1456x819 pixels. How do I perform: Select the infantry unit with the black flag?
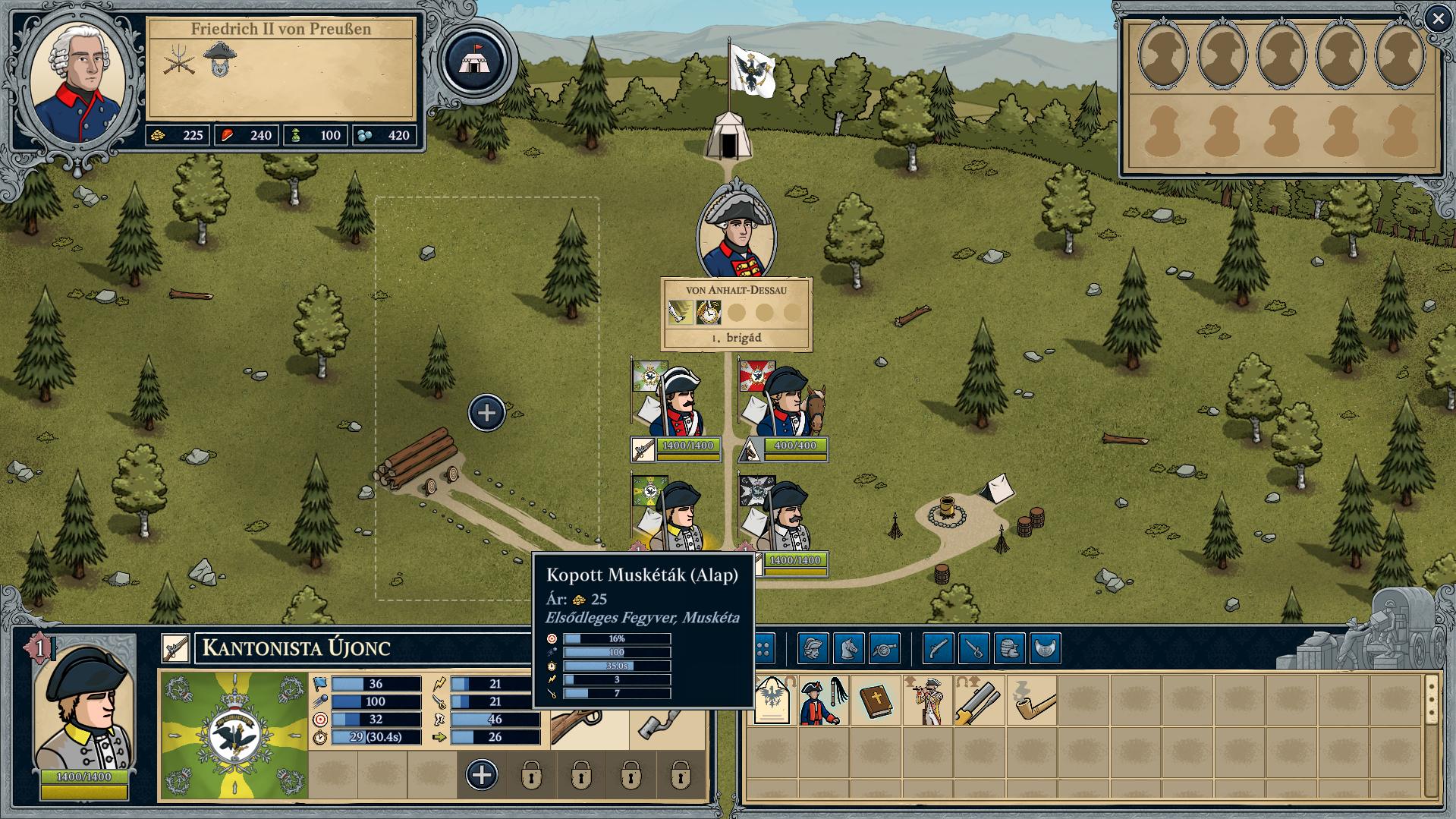[x=783, y=516]
